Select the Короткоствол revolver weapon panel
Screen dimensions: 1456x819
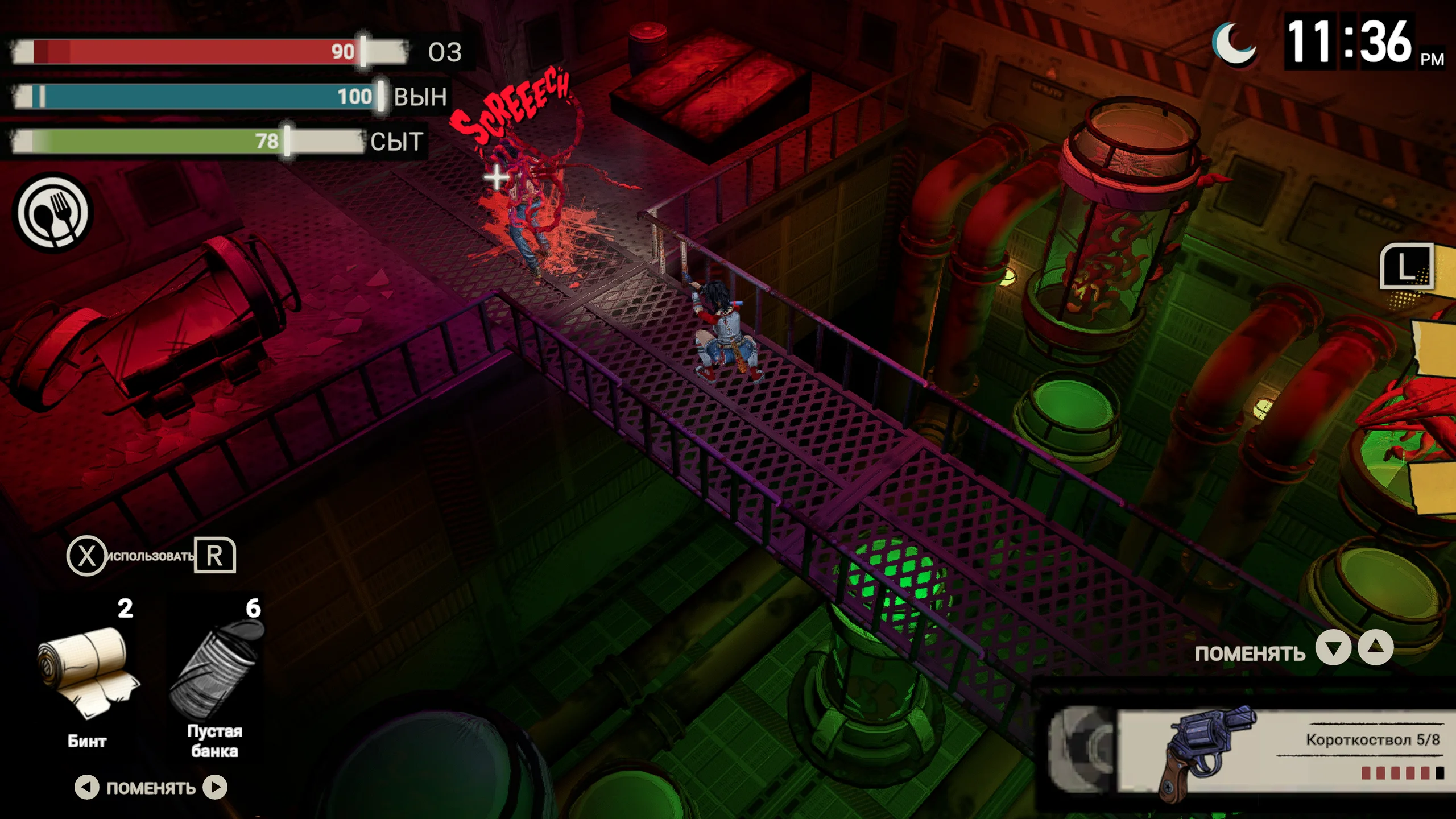[x=1251, y=752]
